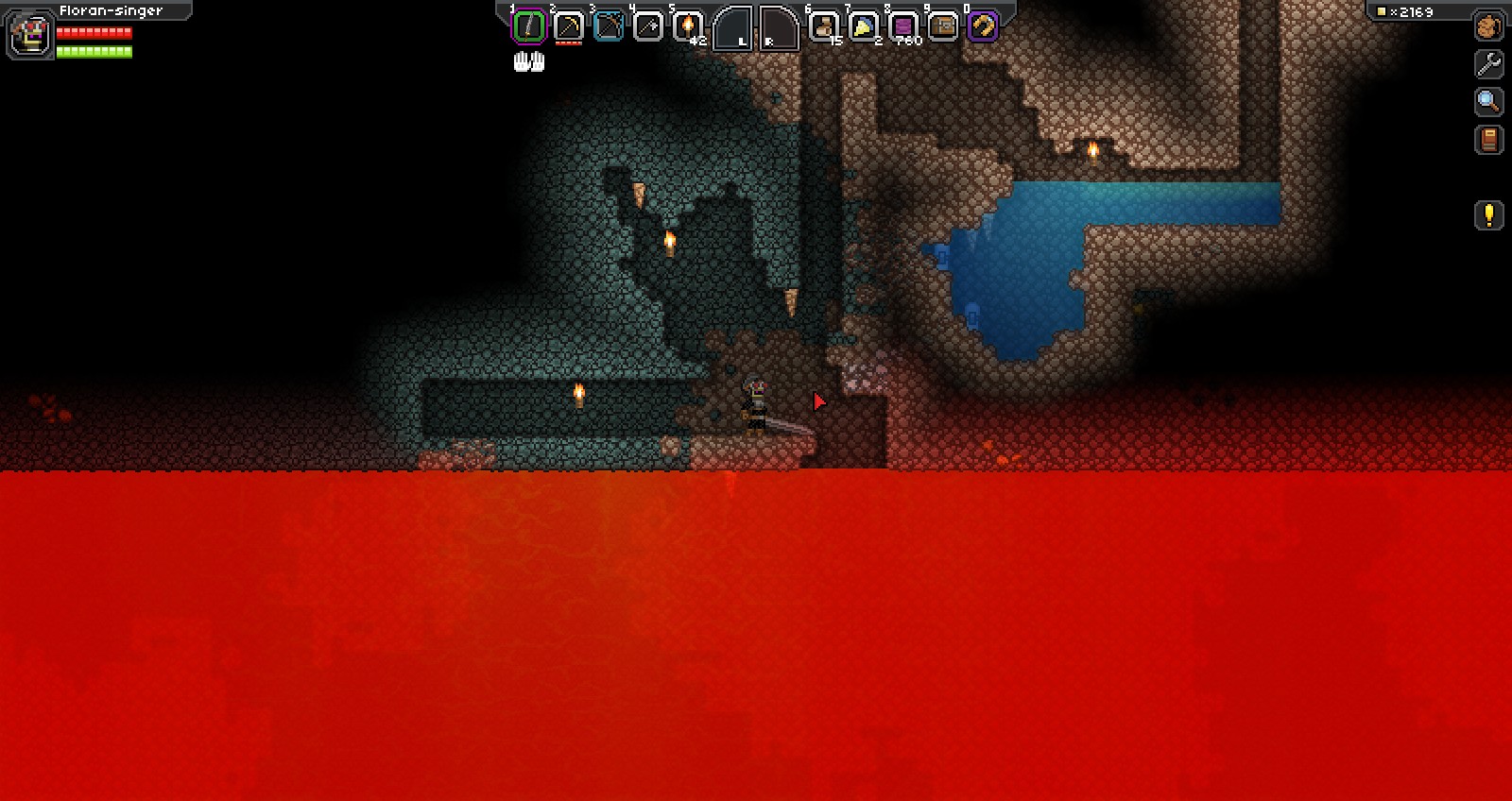Toggle inspection mode with the magnifying glass
This screenshot has height=801, width=1512.
[1486, 102]
